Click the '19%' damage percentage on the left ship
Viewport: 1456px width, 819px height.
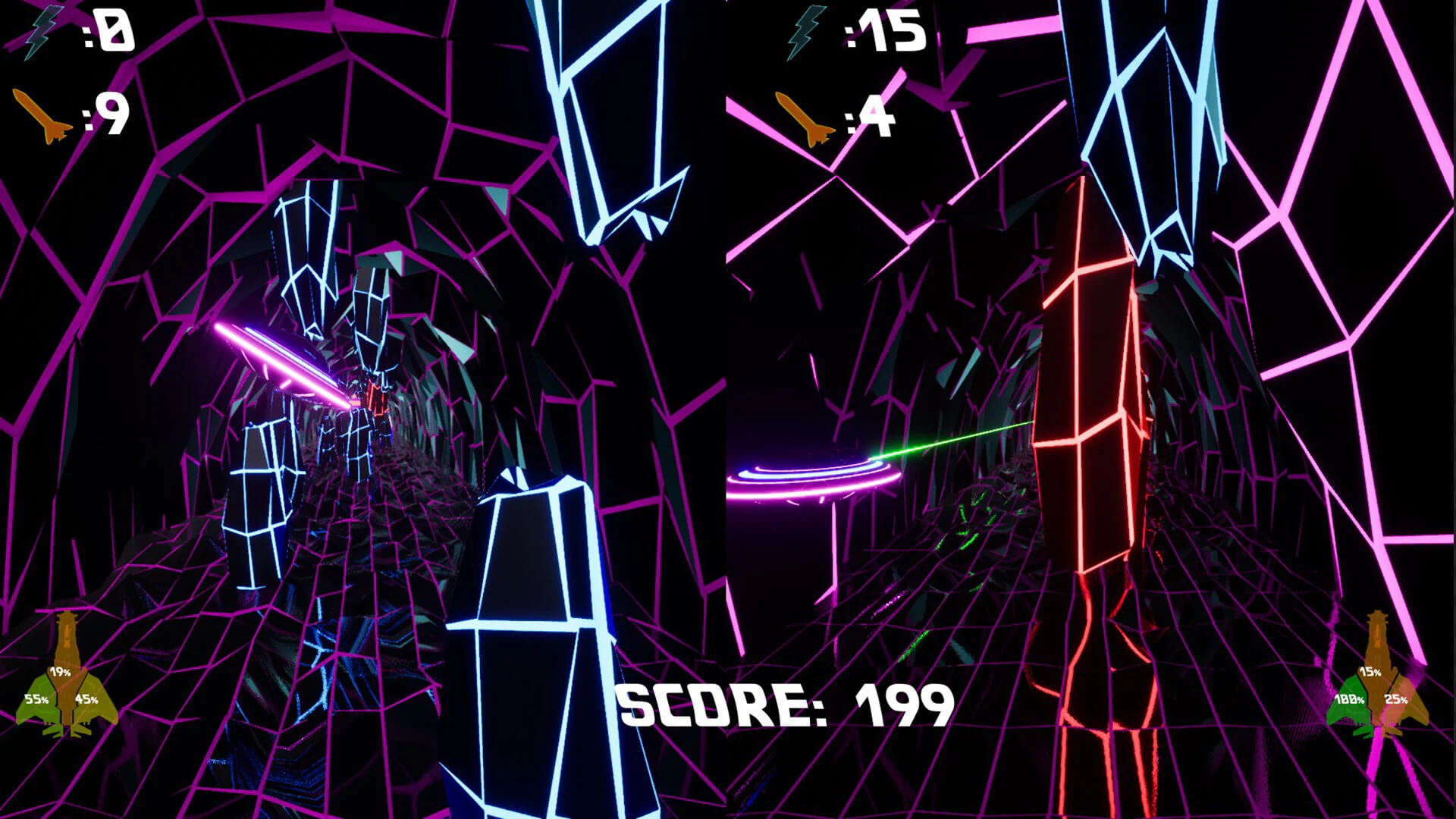click(x=60, y=673)
